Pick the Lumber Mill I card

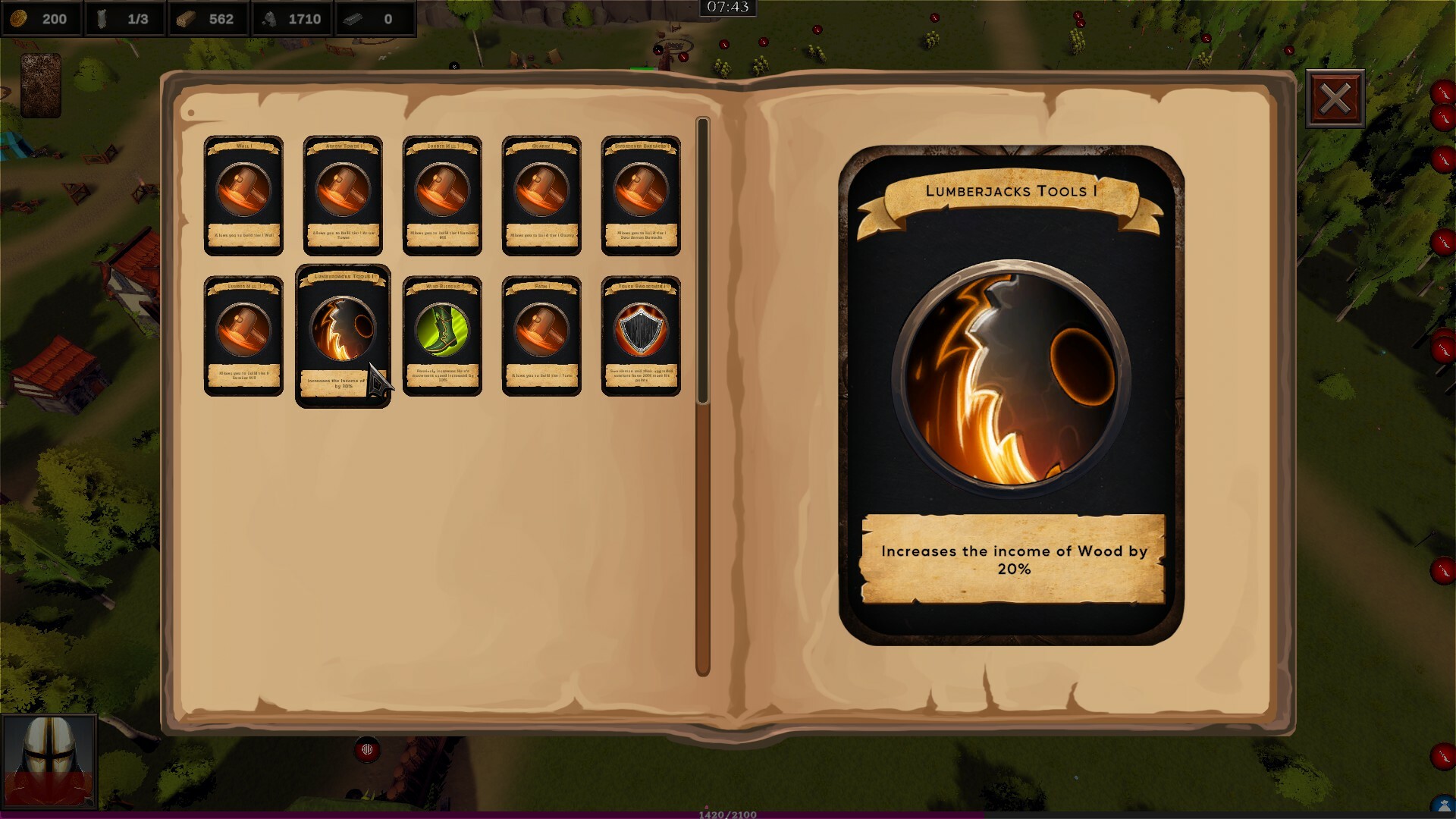[x=442, y=196]
